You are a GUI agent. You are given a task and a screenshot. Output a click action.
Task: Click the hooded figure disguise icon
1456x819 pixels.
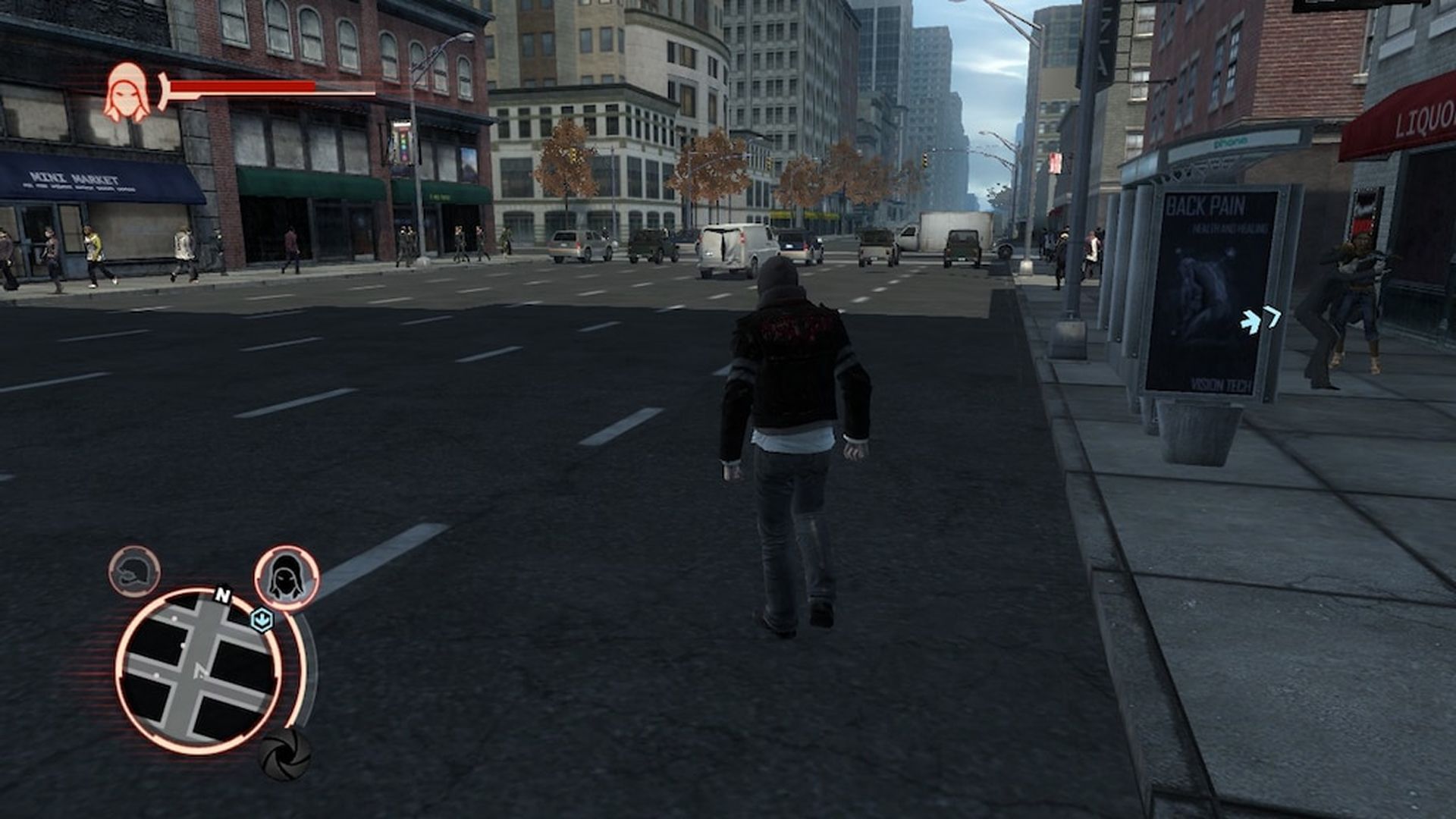tap(287, 579)
